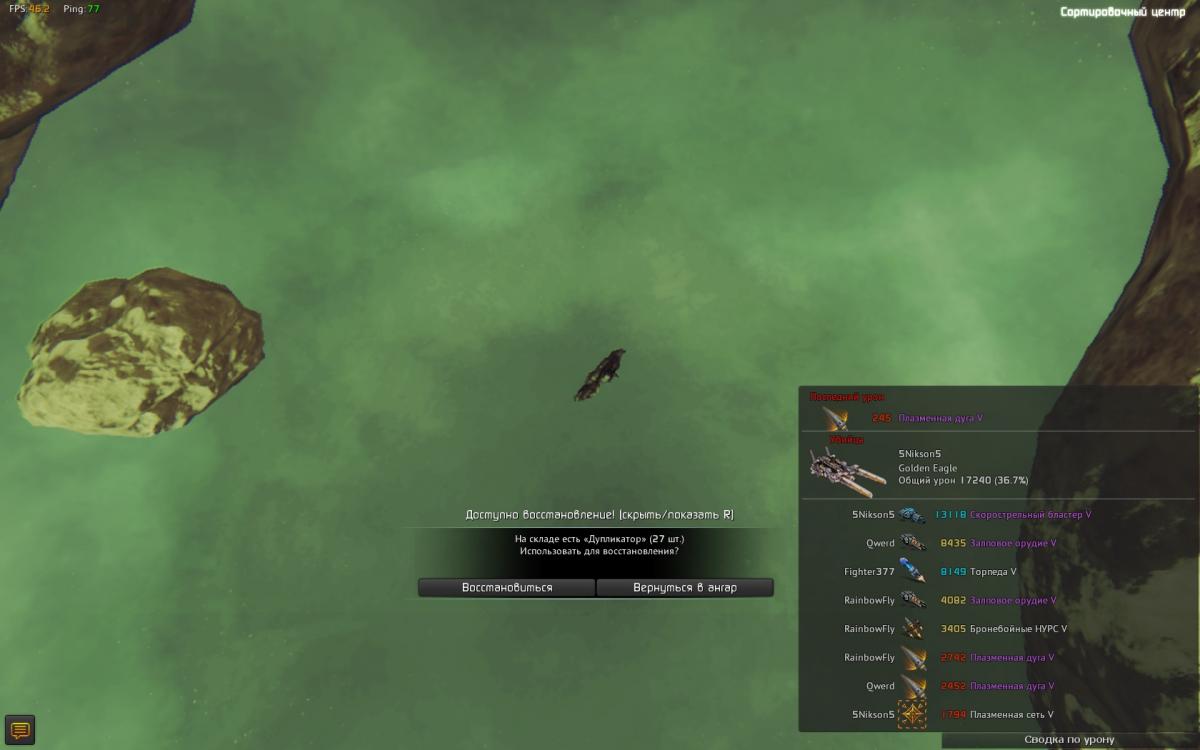The image size is (1200, 750).
Task: Click the Восстановиться button
Action: point(506,587)
